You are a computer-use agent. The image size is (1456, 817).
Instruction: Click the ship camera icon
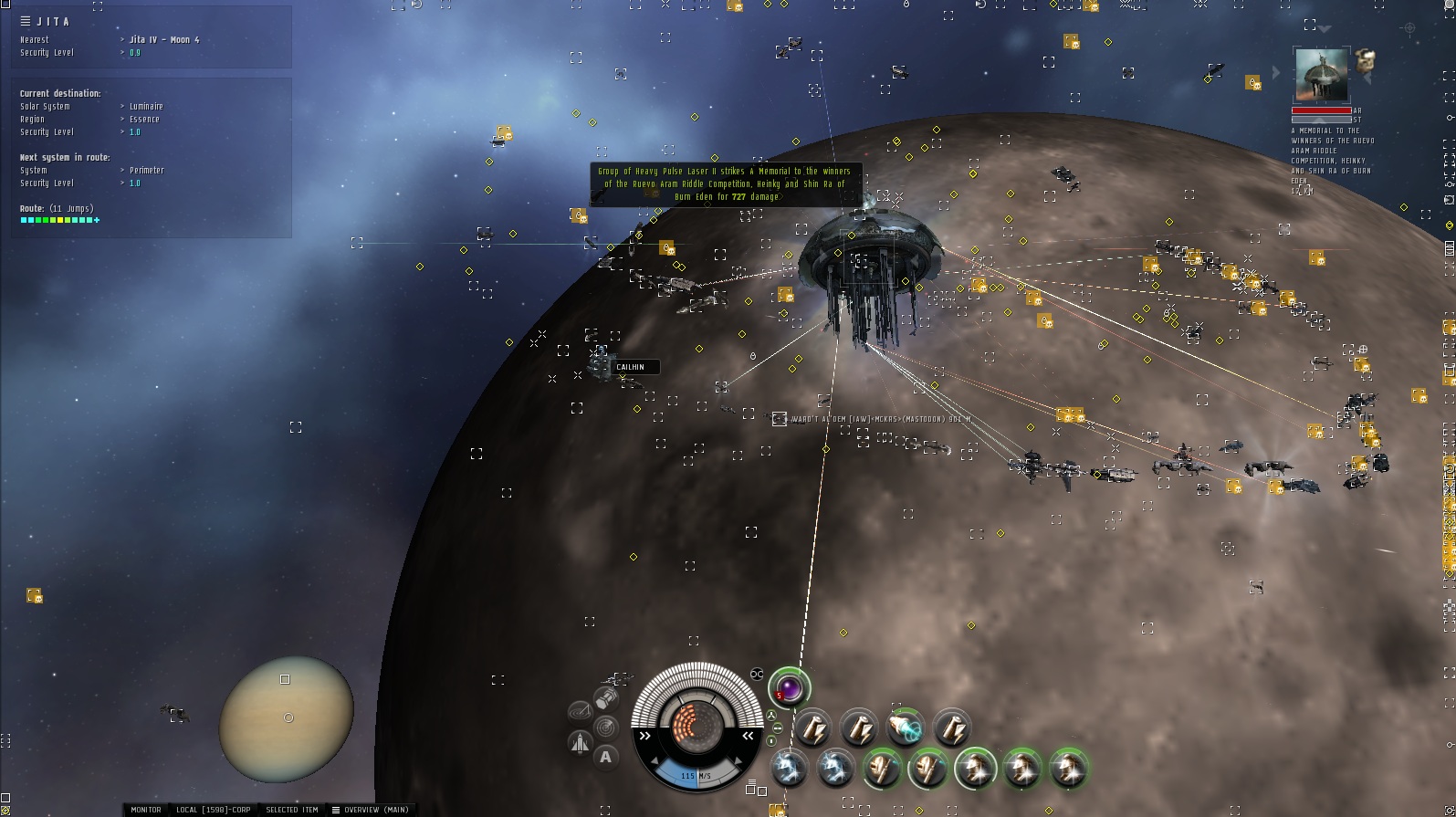point(580,743)
